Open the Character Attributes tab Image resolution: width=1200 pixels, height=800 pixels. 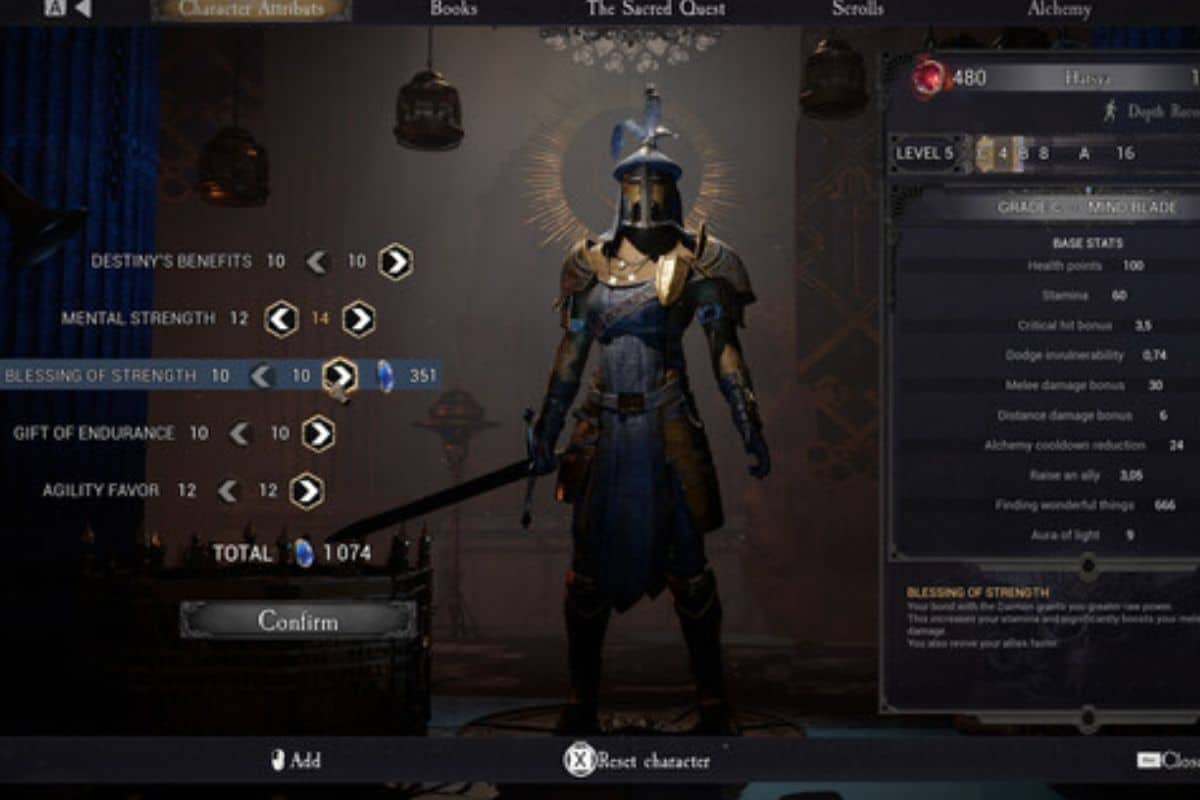point(251,10)
